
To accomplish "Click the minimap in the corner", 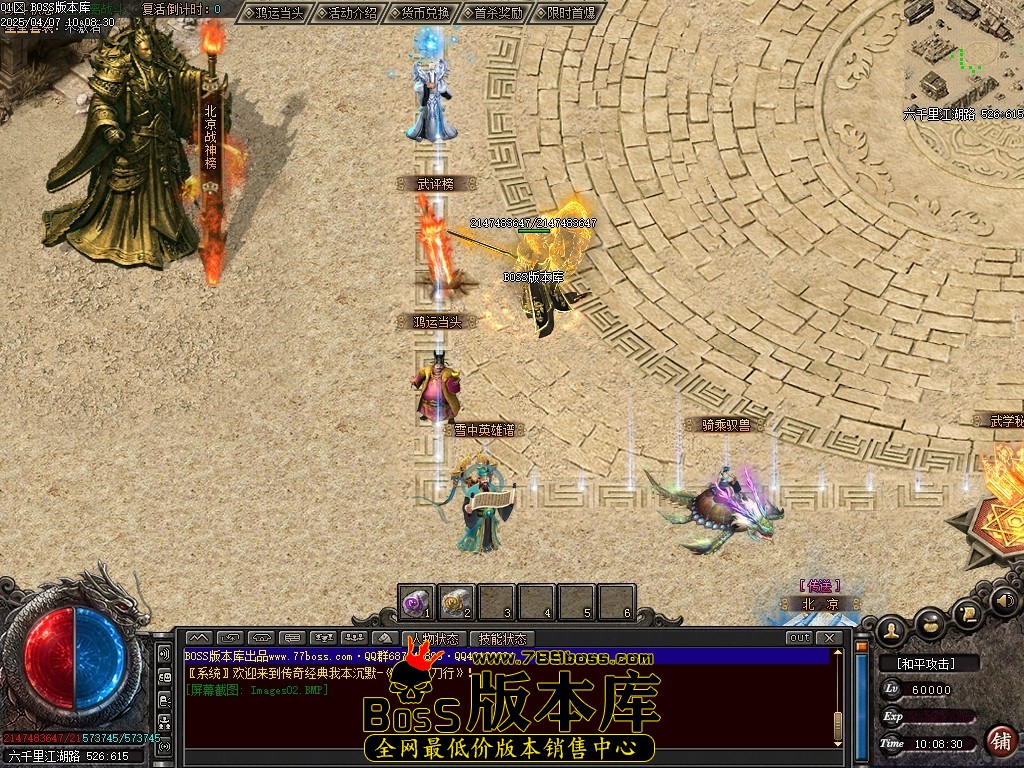I will pyautogui.click(x=962, y=55).
